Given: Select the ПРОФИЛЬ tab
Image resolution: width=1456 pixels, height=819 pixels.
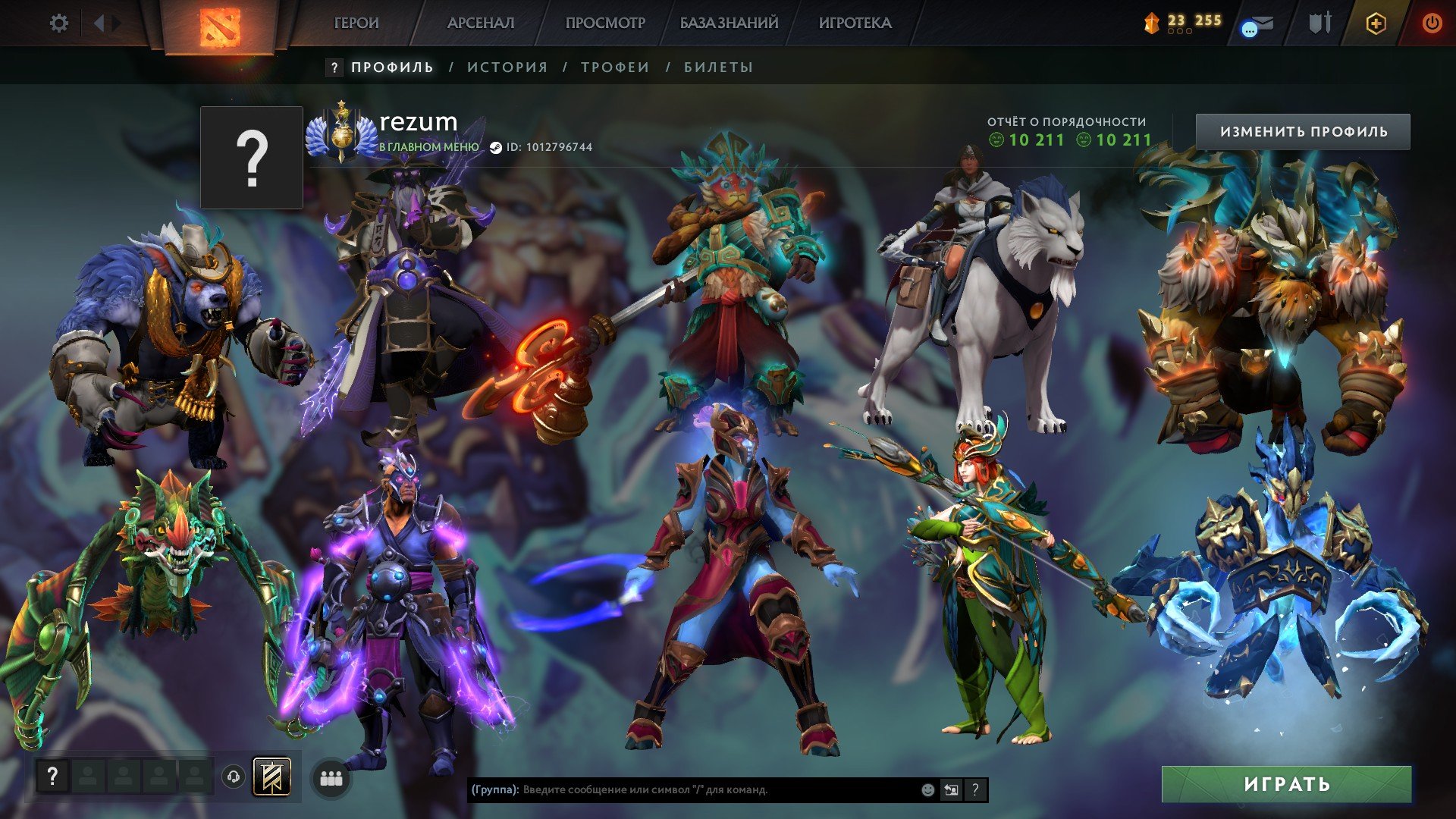Looking at the screenshot, I should (x=392, y=67).
